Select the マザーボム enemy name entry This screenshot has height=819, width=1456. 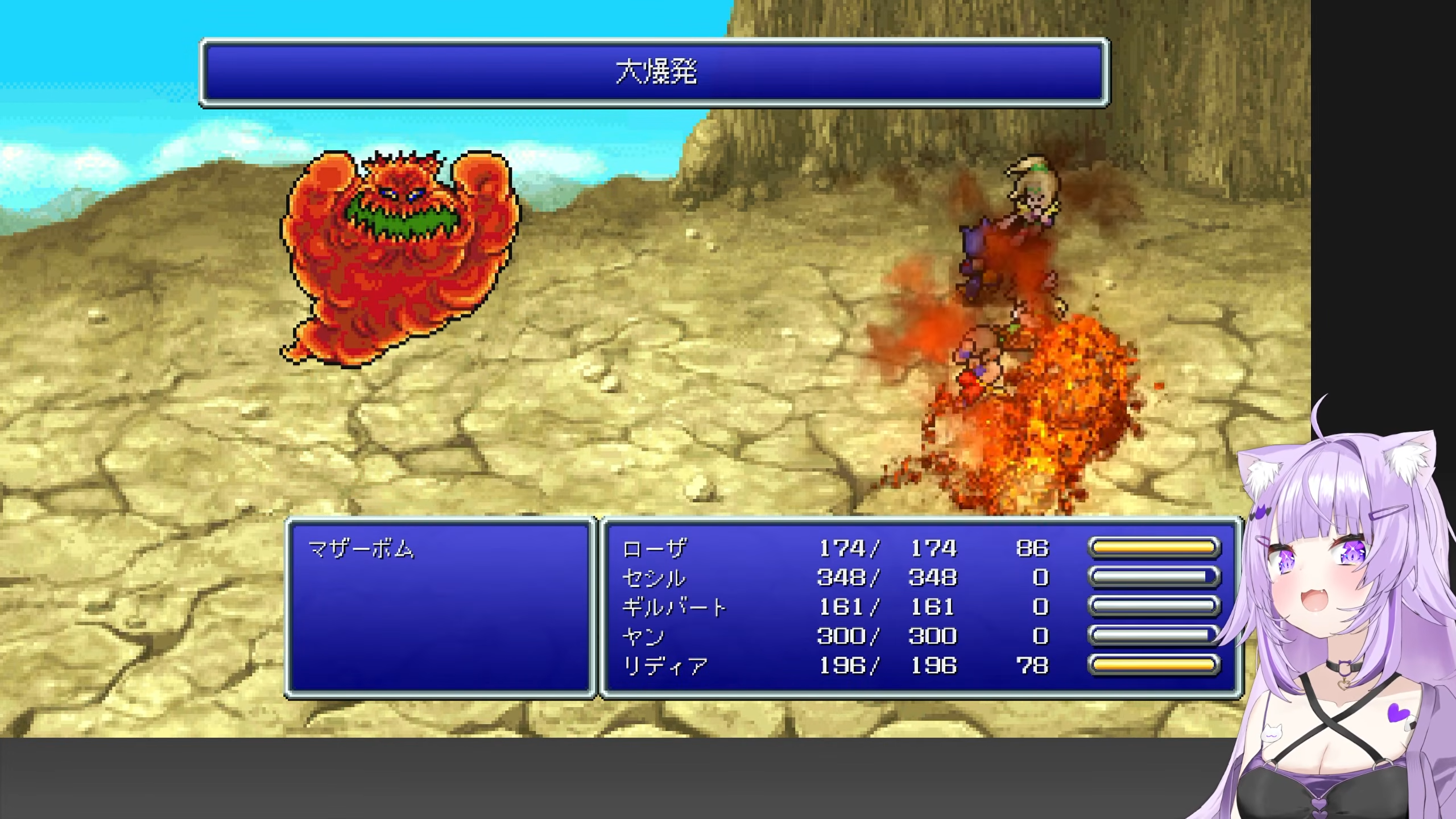(361, 549)
